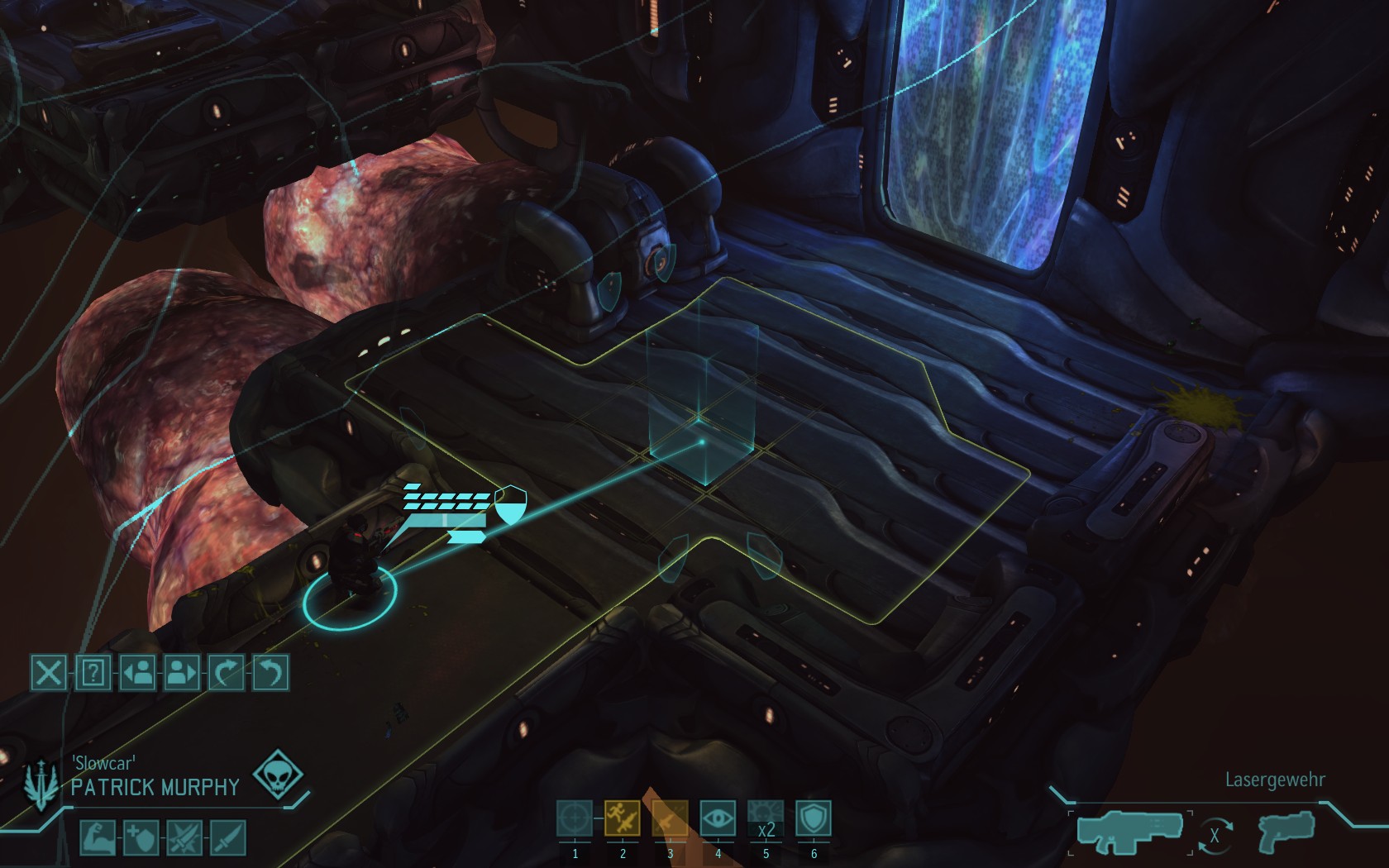Activate the Run and Gun ability
The height and width of the screenshot is (868, 1389).
(x=623, y=818)
